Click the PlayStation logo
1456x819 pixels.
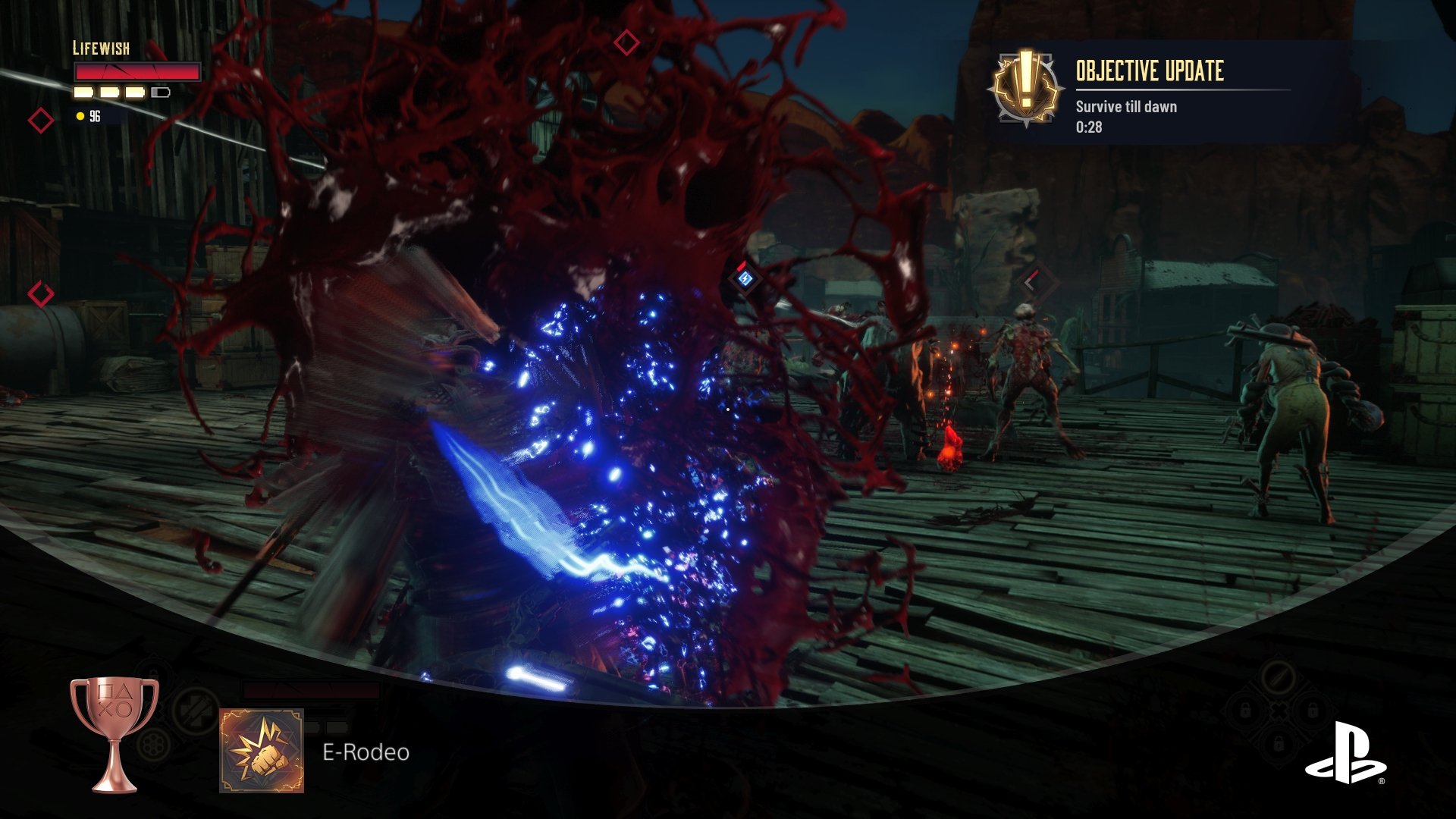pos(1345,753)
